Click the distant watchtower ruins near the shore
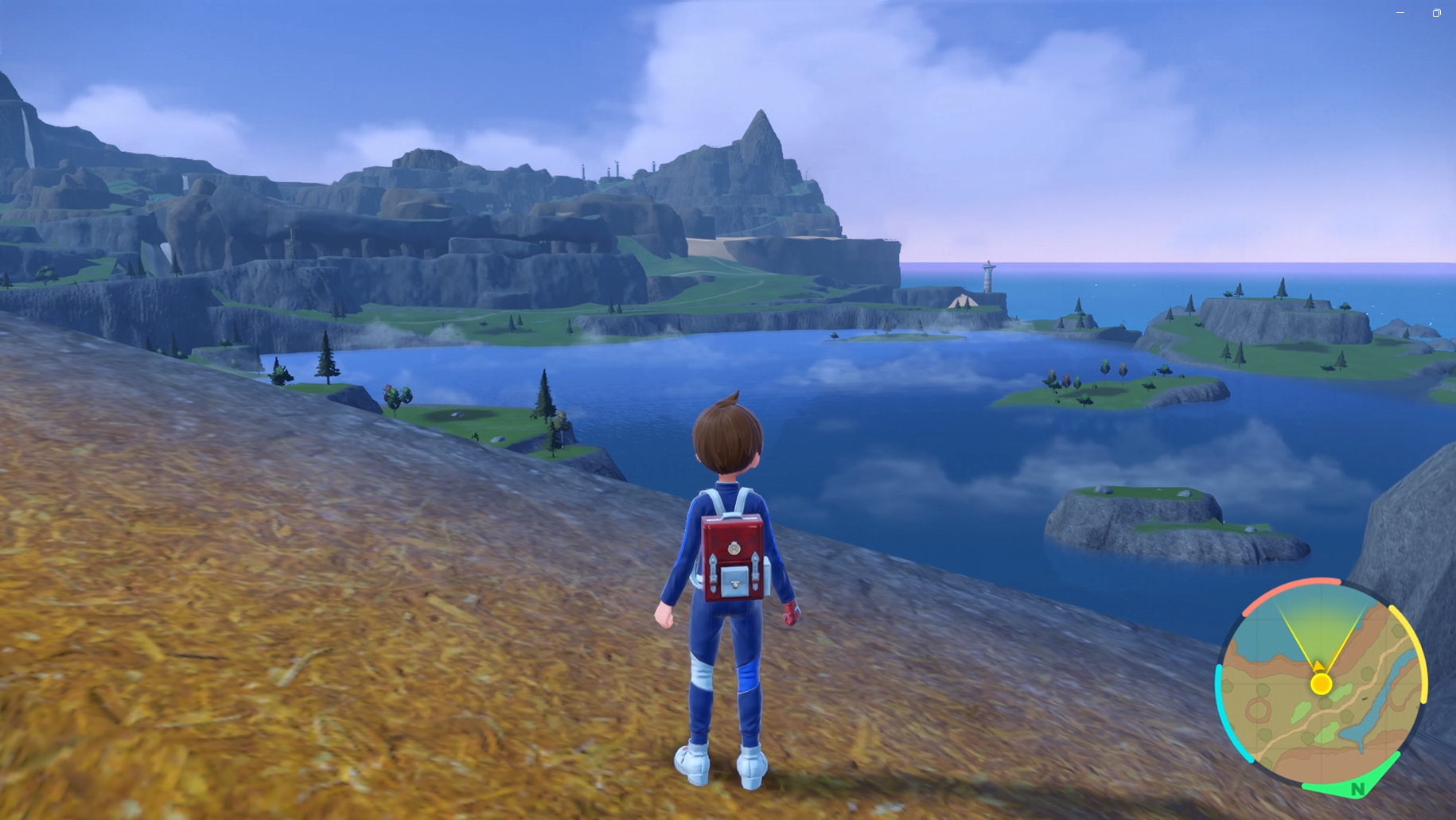 (x=613, y=167)
